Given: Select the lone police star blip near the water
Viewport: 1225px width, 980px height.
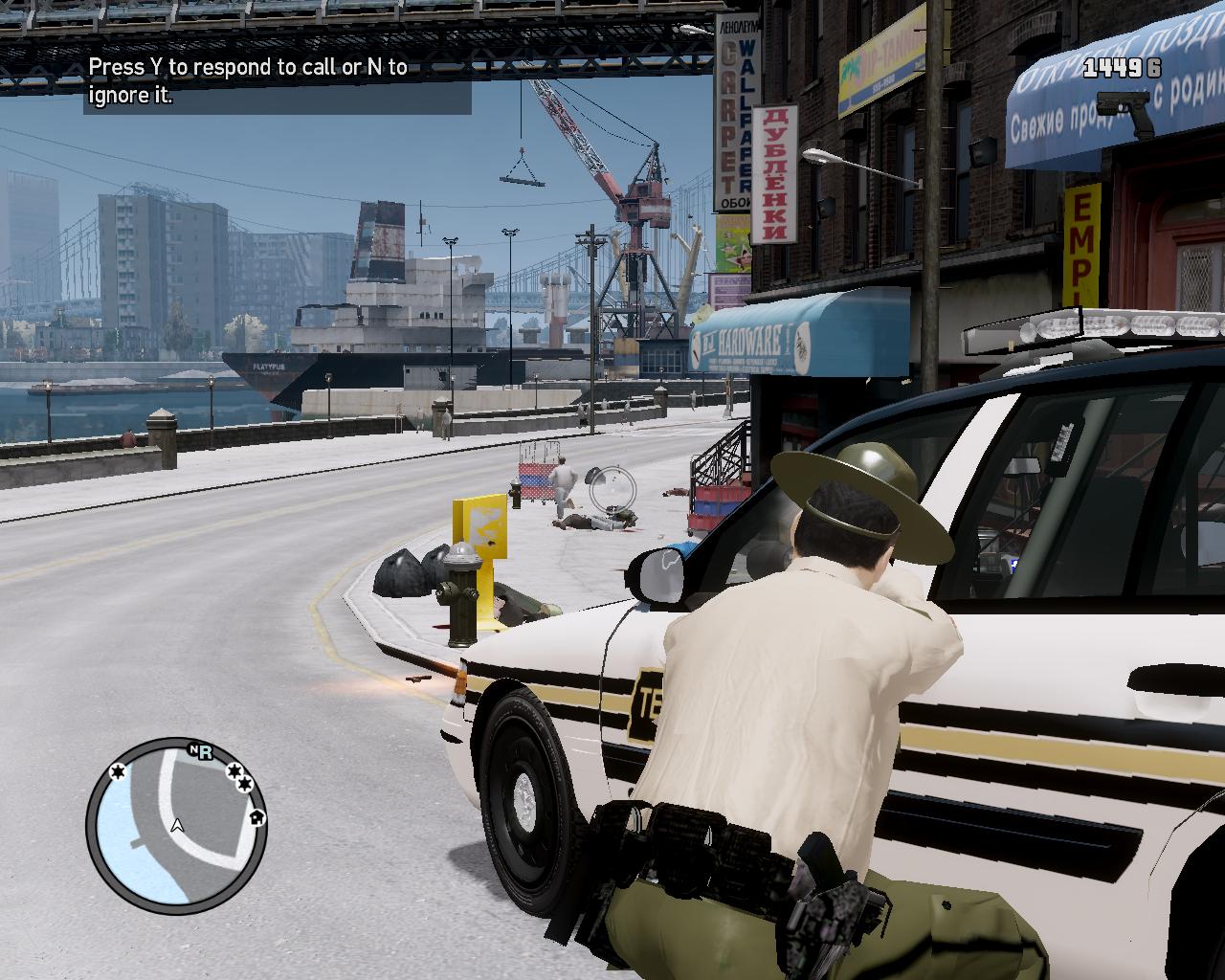Looking at the screenshot, I should [118, 771].
